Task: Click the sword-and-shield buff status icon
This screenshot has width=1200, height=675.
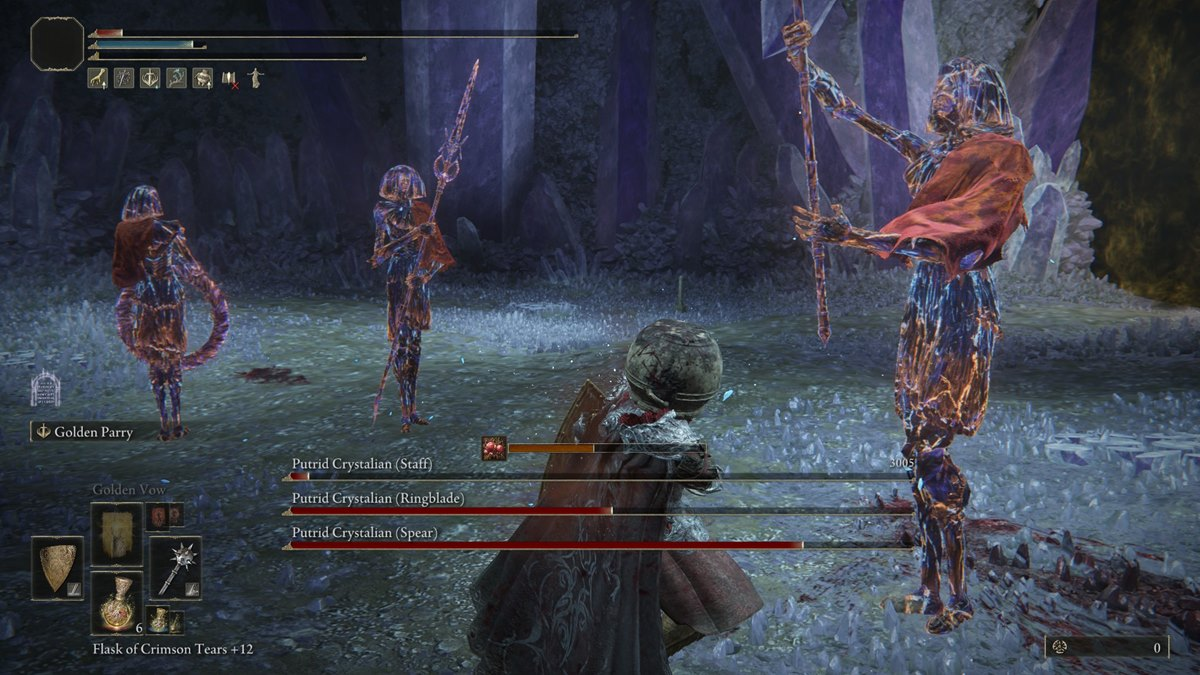Action: (x=150, y=78)
